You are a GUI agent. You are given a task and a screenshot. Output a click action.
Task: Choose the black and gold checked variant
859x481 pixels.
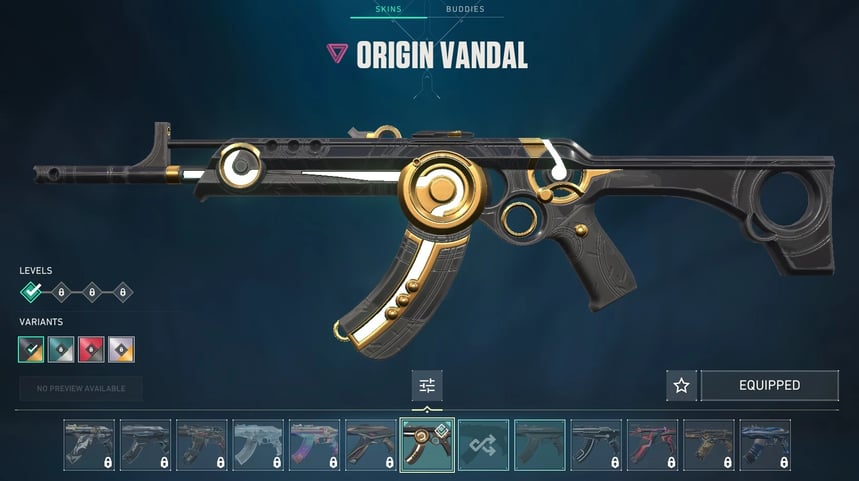(31, 349)
